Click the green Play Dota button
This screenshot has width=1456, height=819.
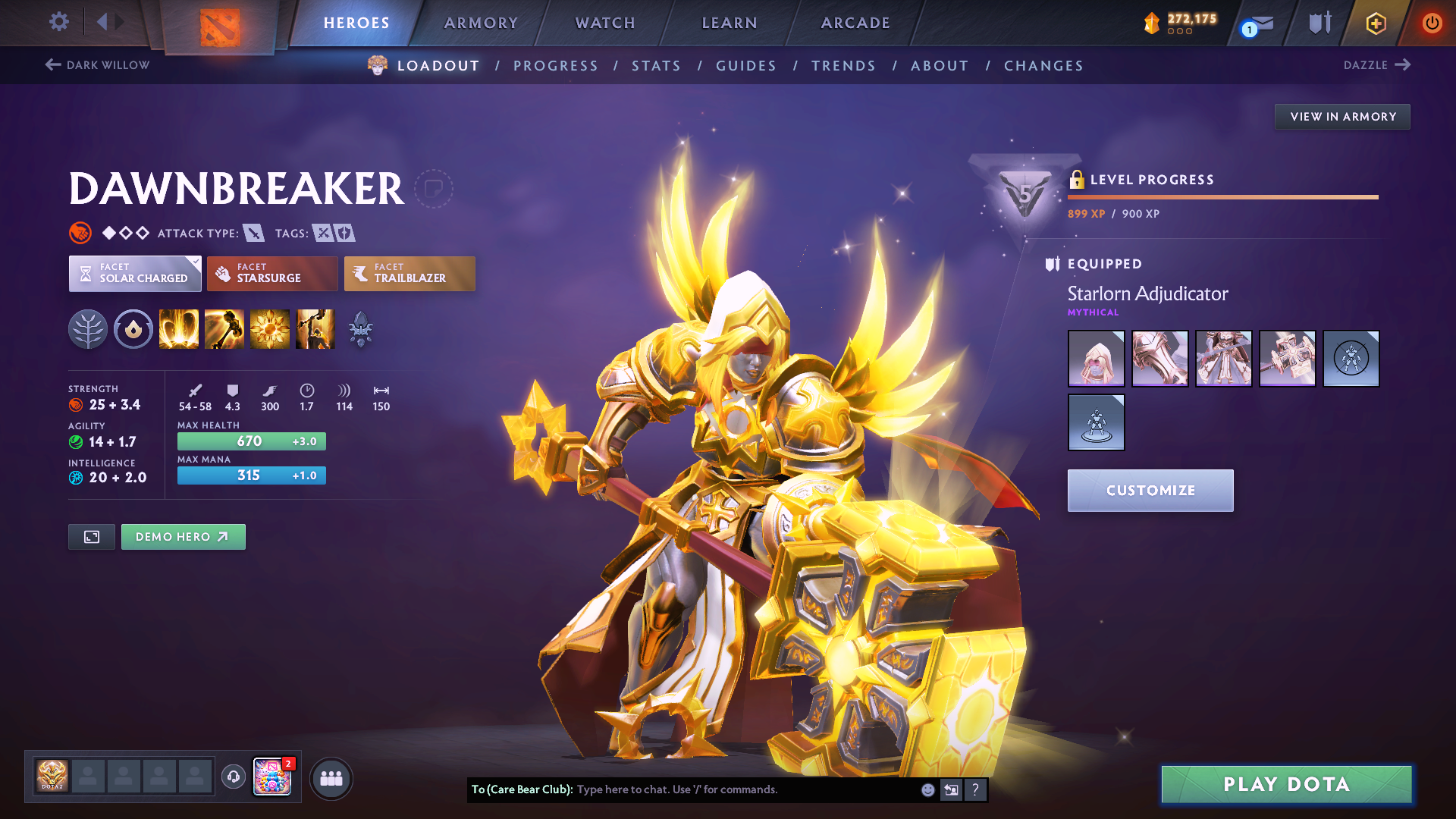click(x=1286, y=784)
